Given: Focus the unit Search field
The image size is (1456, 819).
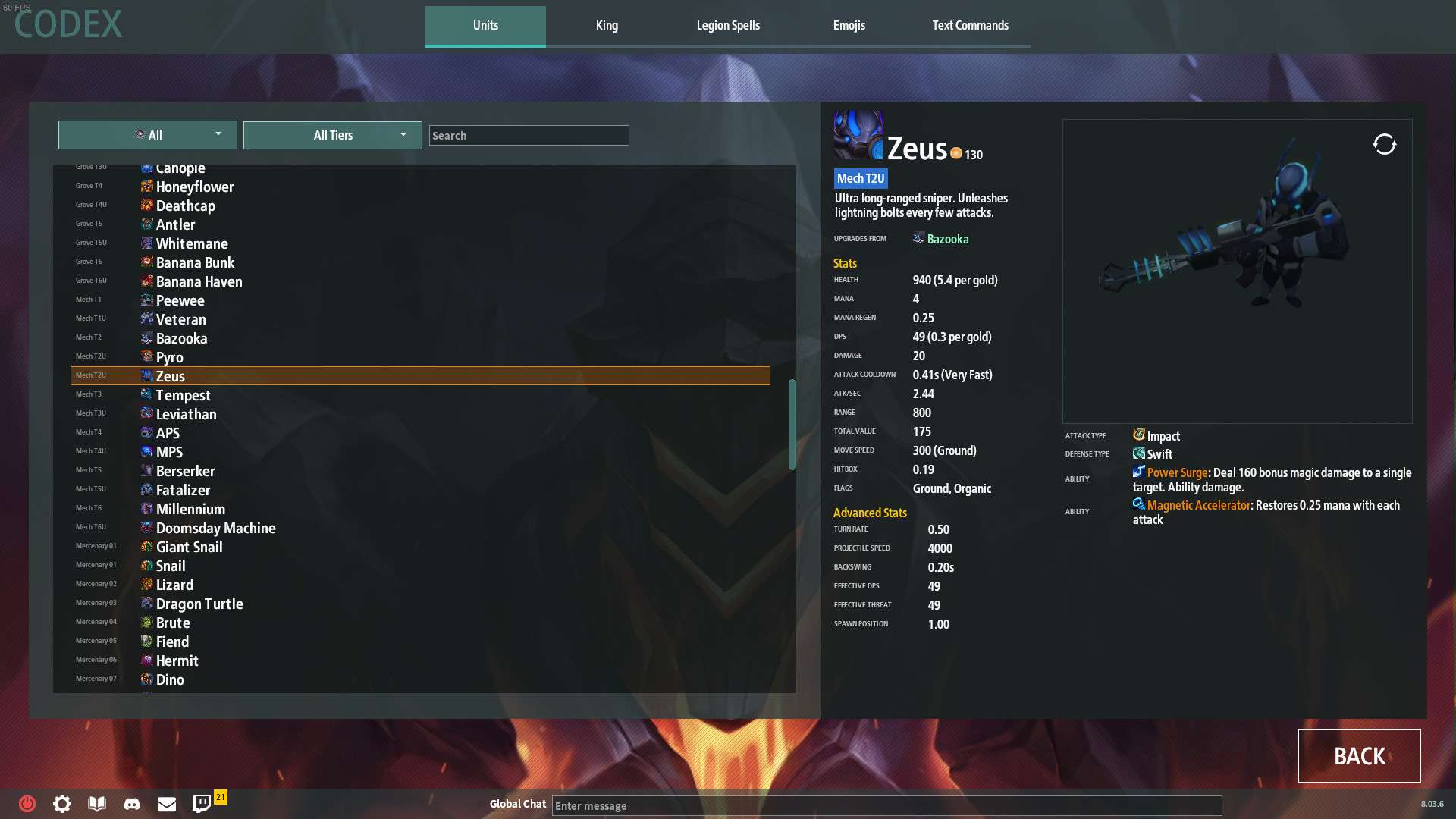Looking at the screenshot, I should click(529, 136).
